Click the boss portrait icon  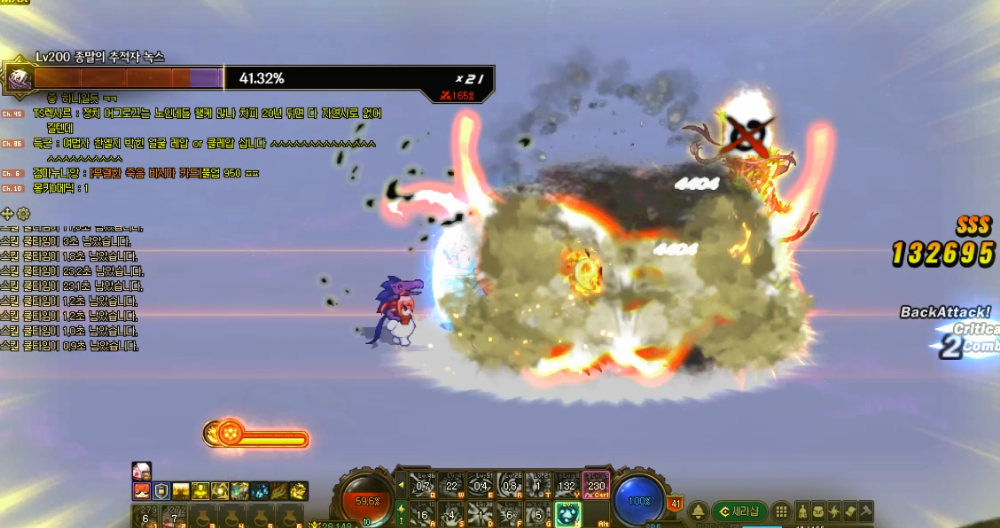pyautogui.click(x=17, y=77)
